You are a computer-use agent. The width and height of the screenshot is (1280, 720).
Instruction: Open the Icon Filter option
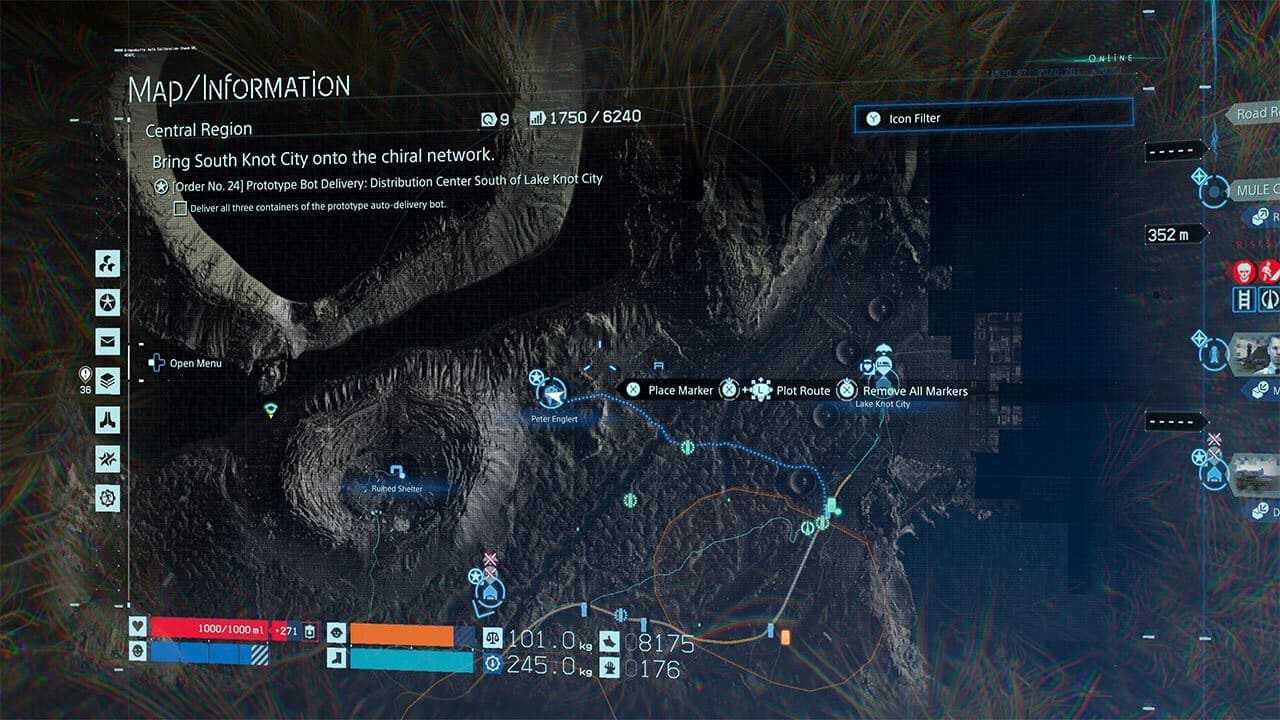pyautogui.click(x=993, y=118)
